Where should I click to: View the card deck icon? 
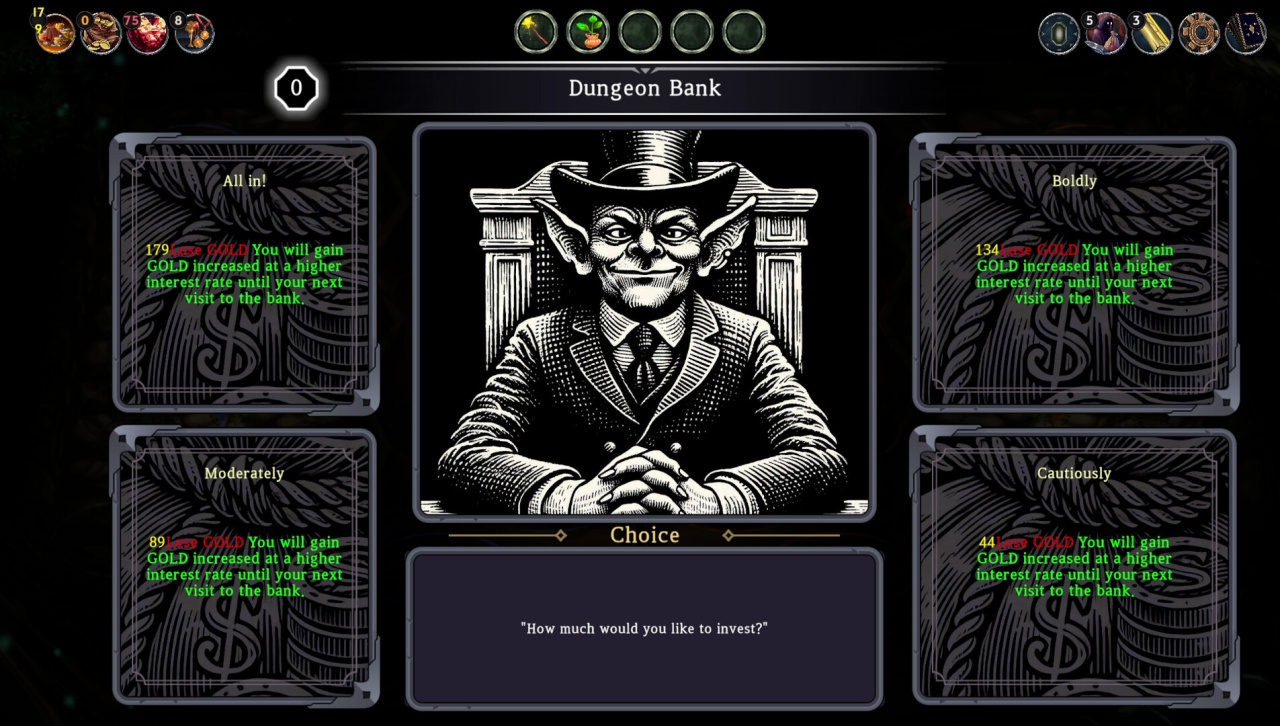[1245, 33]
